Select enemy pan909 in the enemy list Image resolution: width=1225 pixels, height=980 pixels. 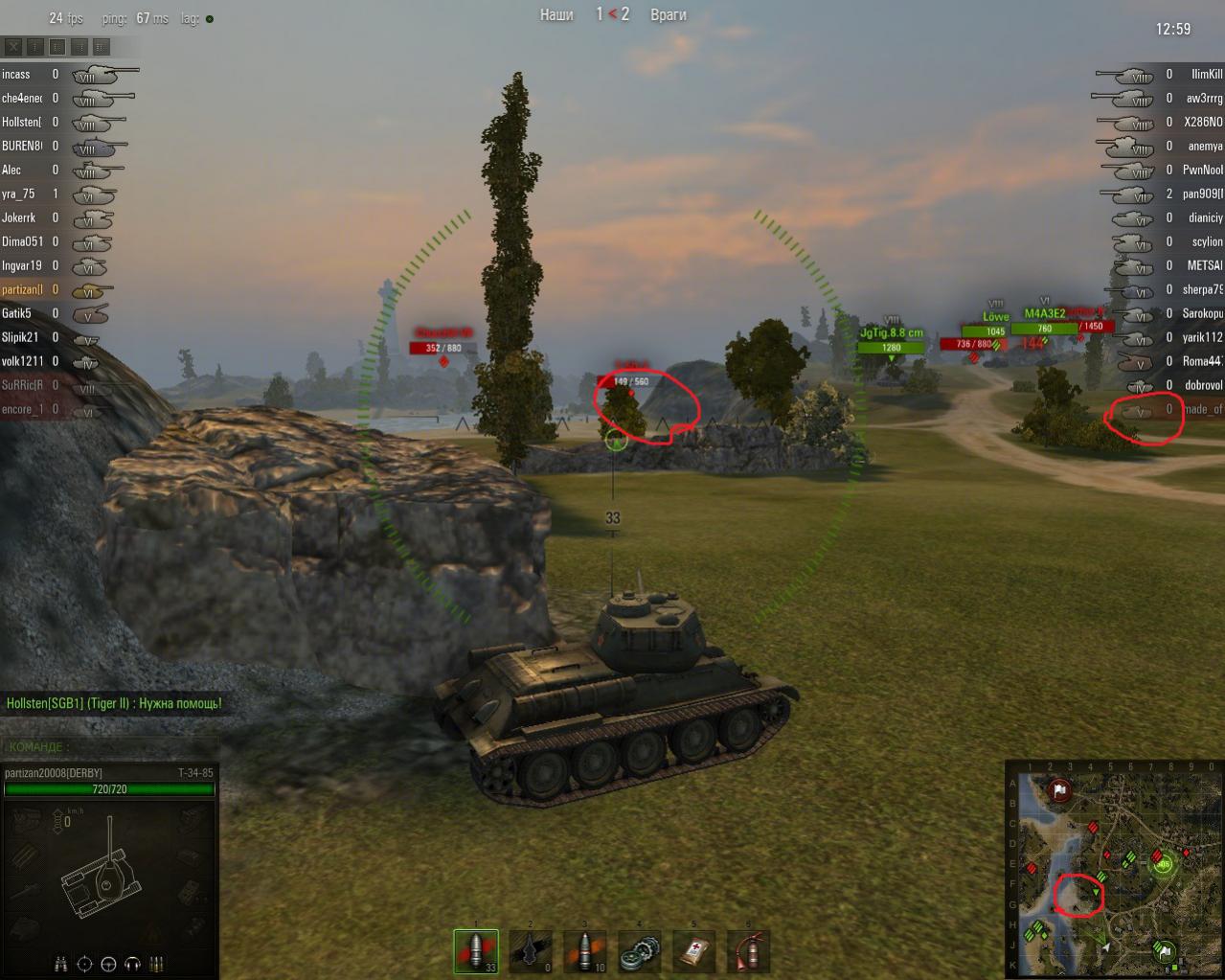(x=1202, y=194)
